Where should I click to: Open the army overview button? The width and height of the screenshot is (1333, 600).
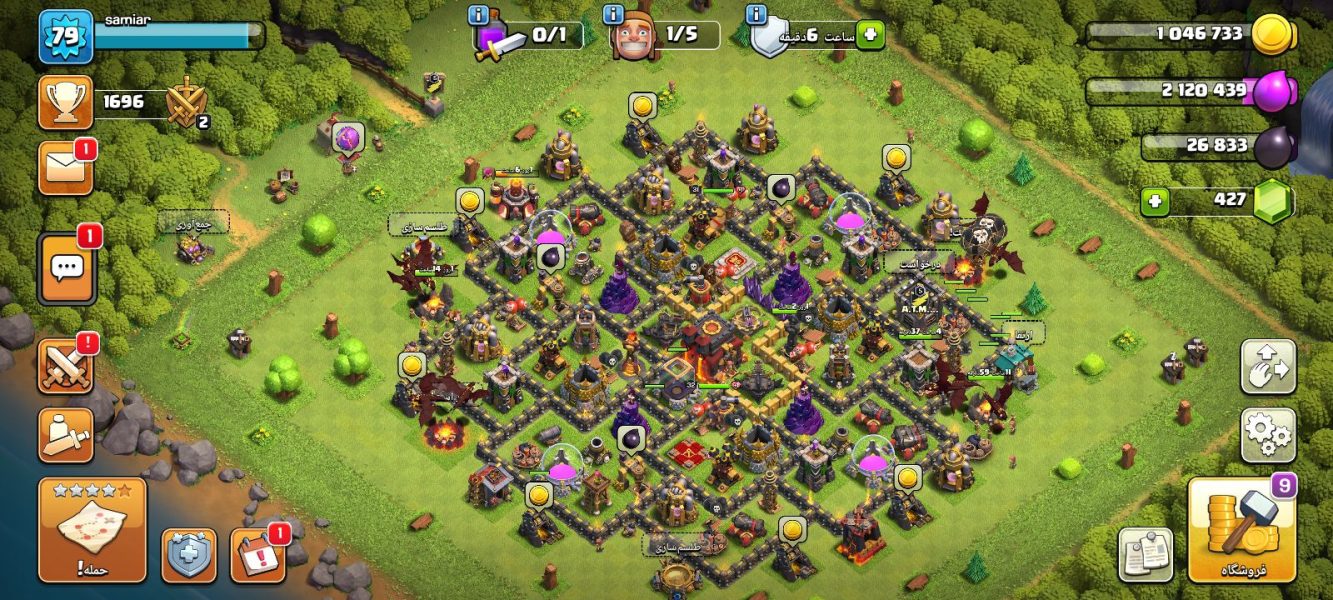(x=66, y=434)
